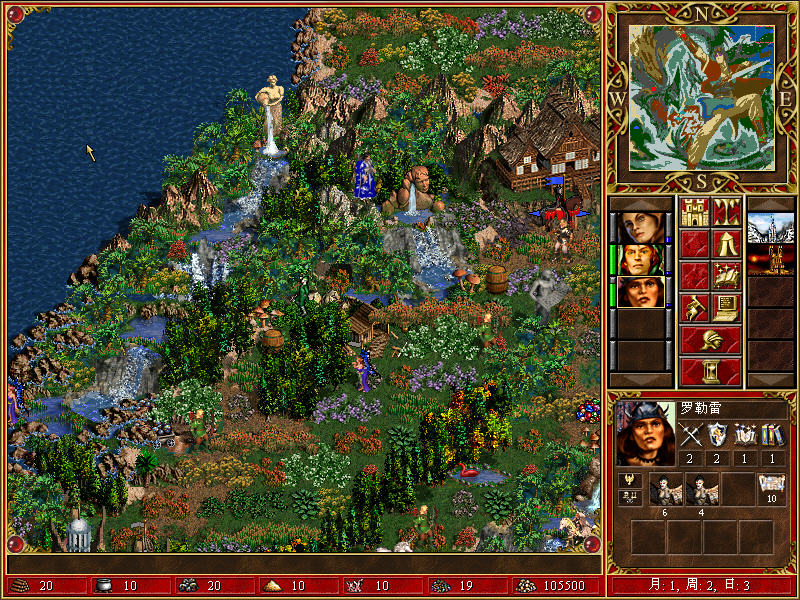Toggle the underground/surface view button
Image resolution: width=800 pixels, height=600 pixels.
tap(726, 211)
